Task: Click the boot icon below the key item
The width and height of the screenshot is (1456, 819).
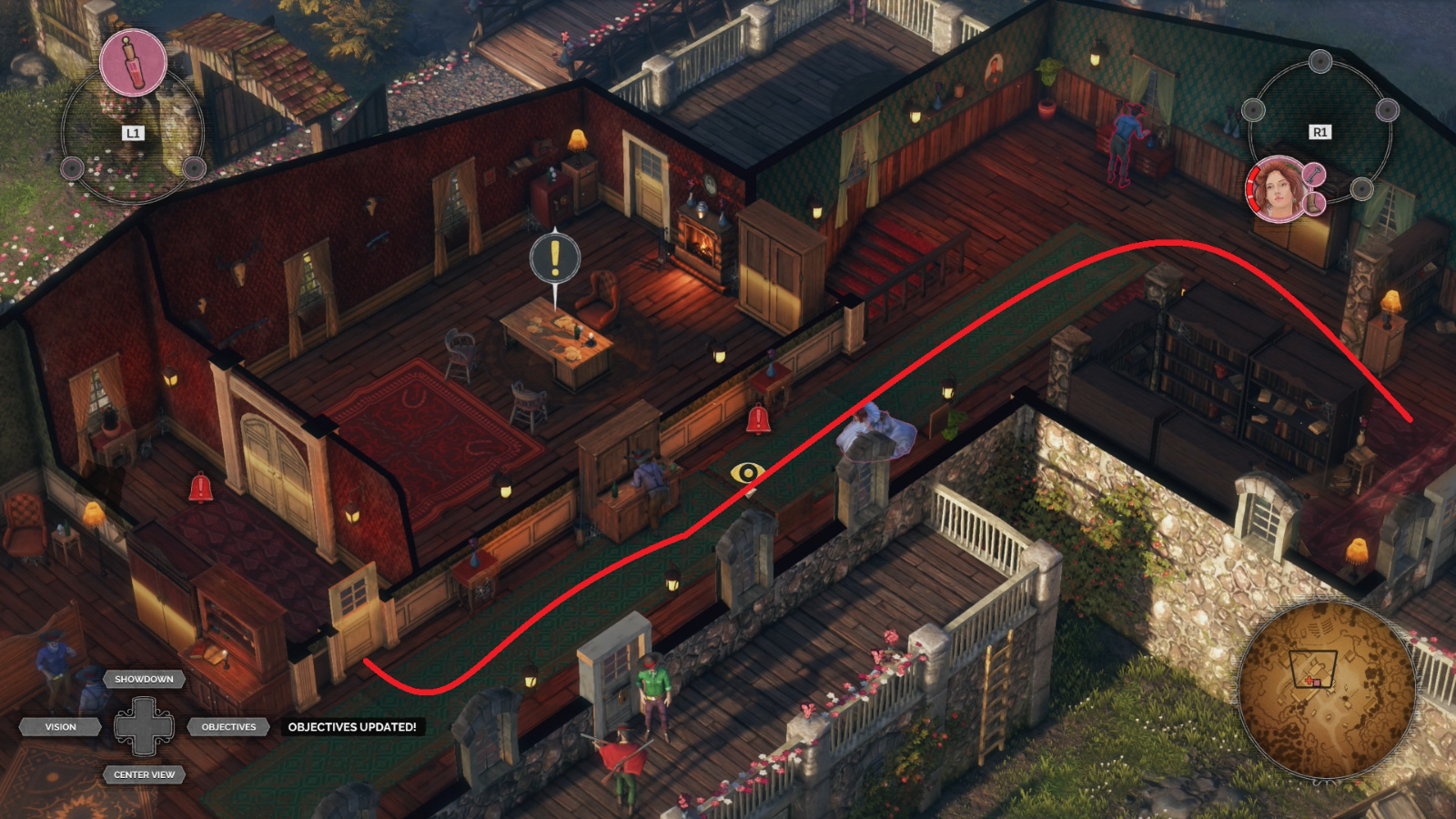Action: (1313, 204)
